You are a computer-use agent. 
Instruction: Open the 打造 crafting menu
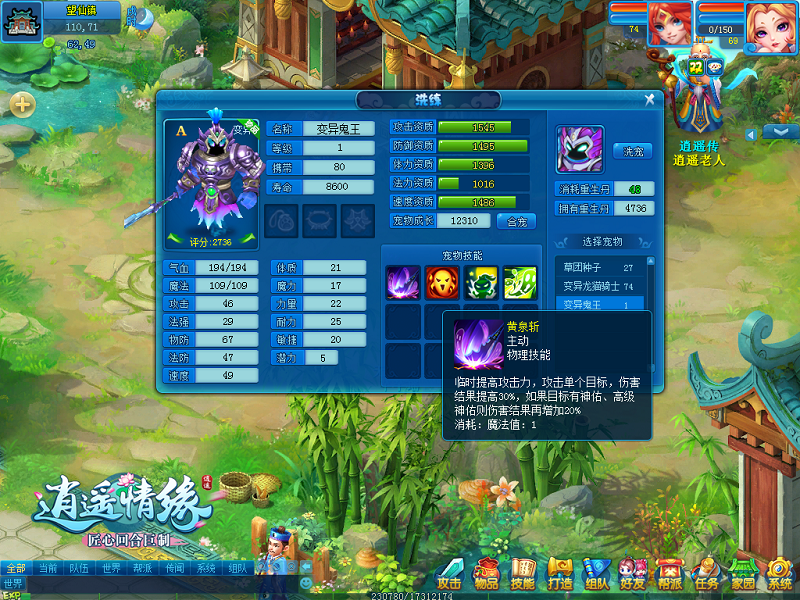(x=560, y=575)
